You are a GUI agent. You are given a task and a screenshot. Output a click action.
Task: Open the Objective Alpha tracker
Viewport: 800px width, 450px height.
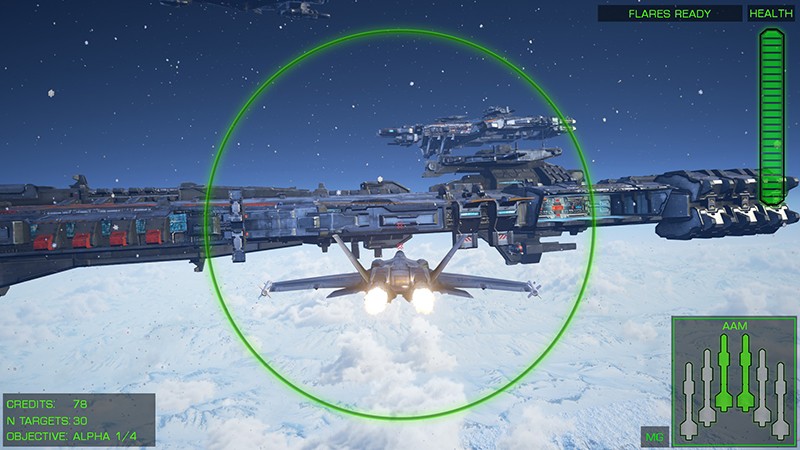[80, 437]
